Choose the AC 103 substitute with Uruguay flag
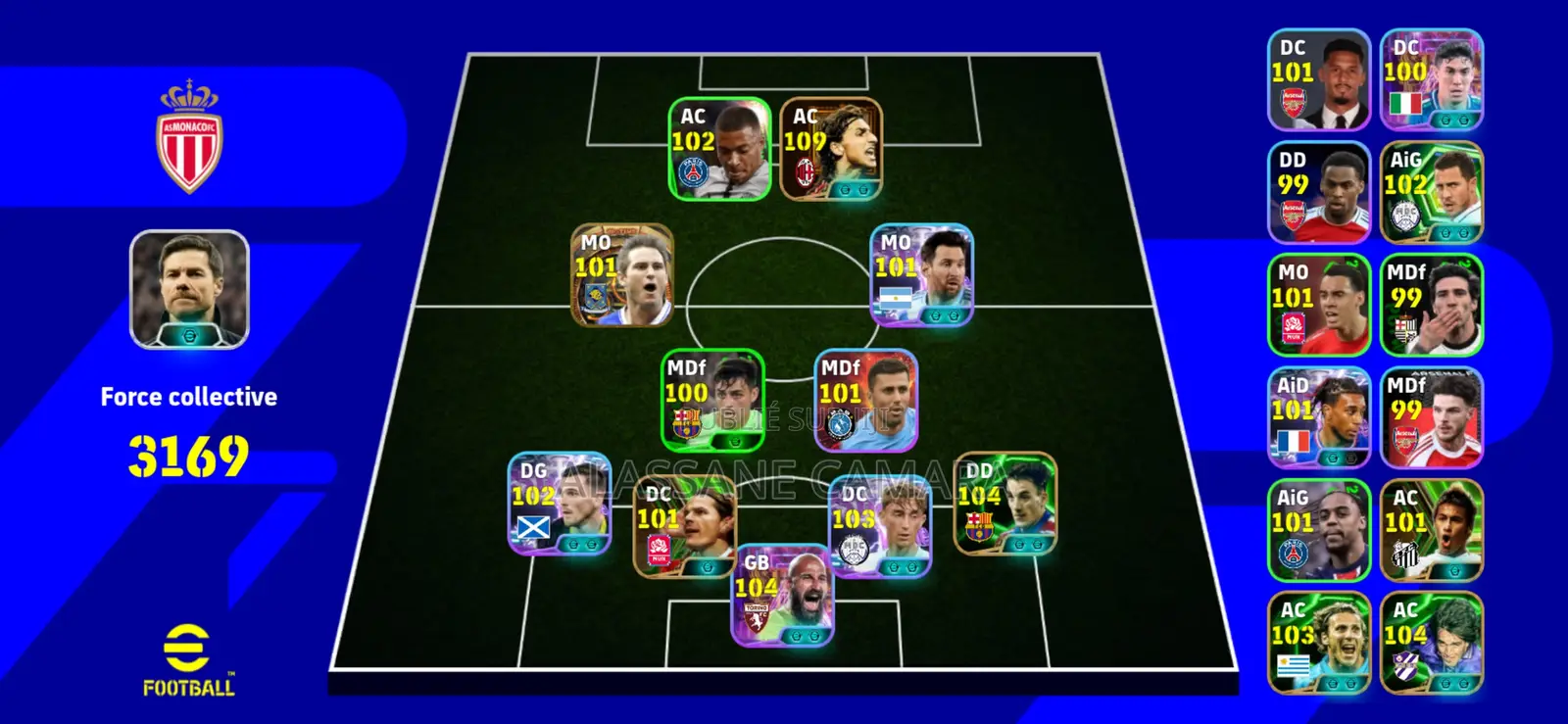The image size is (1568, 724). click(1318, 644)
